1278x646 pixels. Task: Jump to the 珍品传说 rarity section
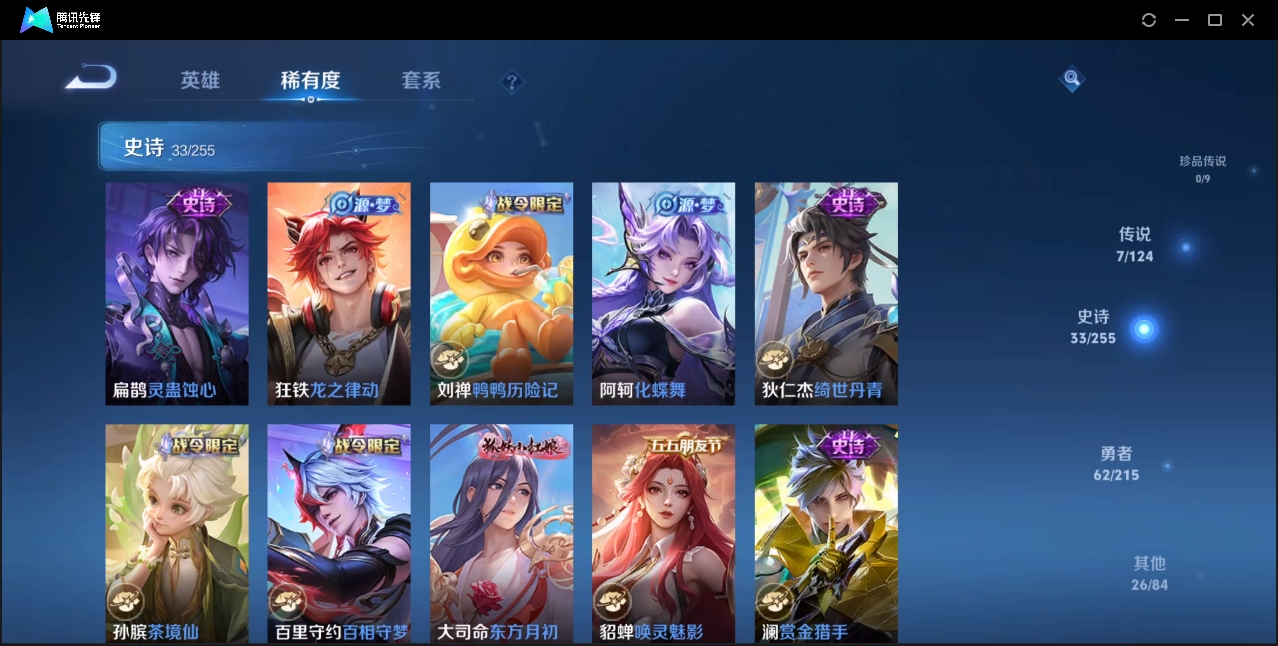click(1202, 168)
